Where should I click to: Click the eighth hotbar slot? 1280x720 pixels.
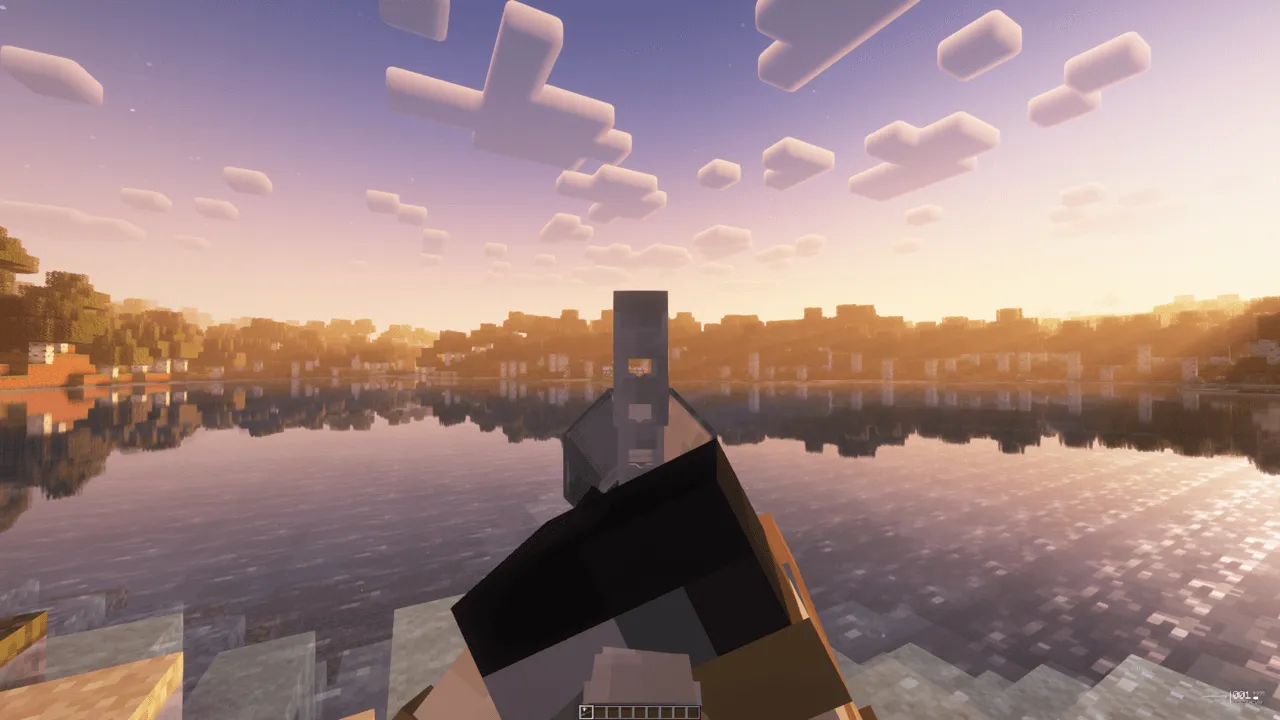681,712
